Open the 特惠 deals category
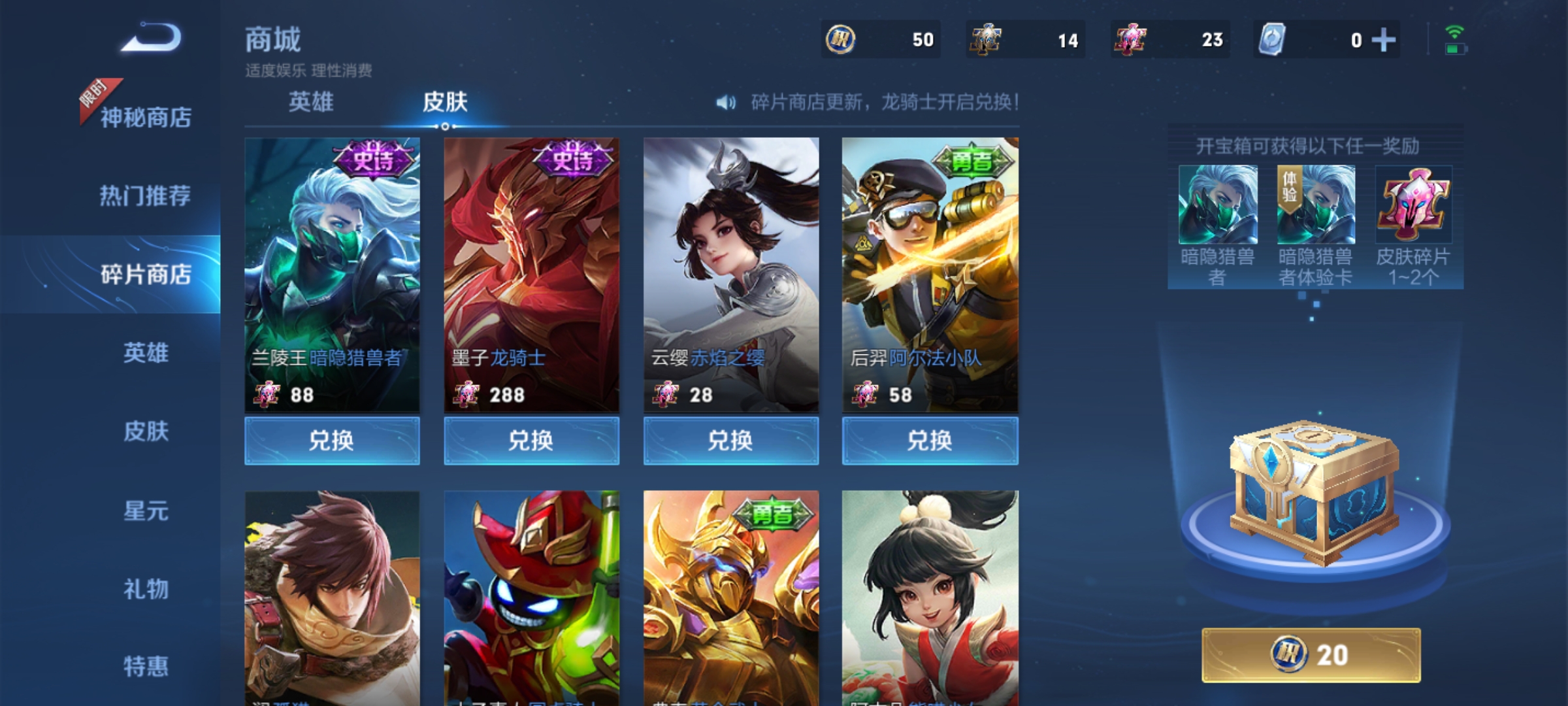The height and width of the screenshot is (706, 1568). [x=146, y=667]
